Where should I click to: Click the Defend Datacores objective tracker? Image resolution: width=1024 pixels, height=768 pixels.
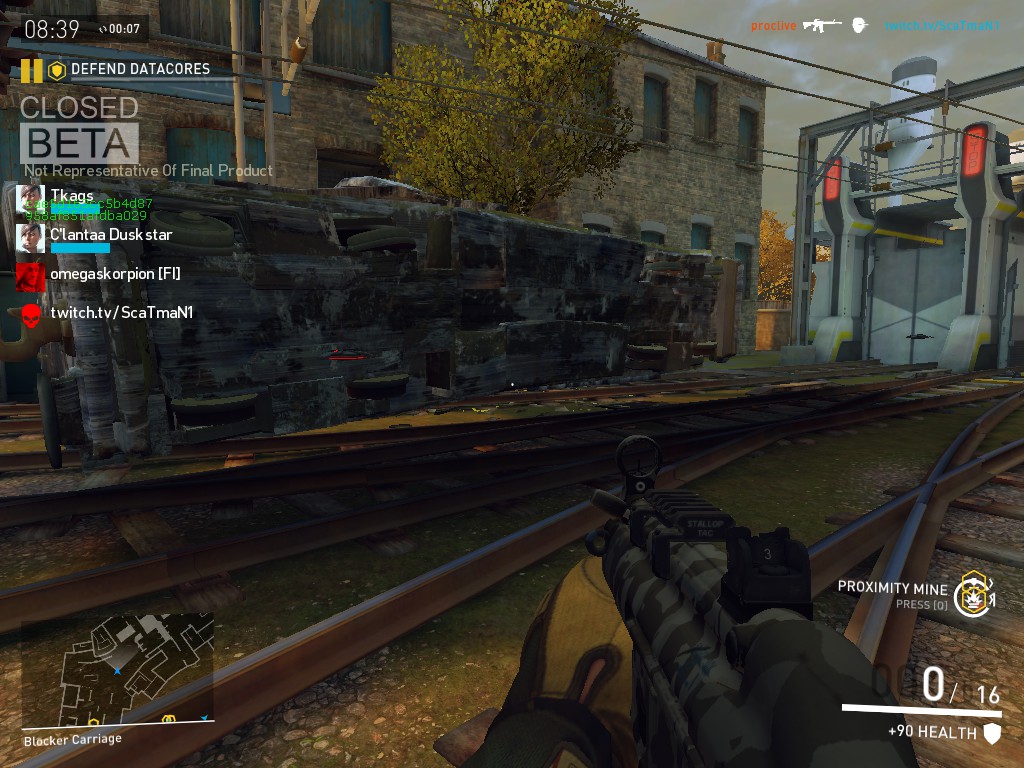click(139, 70)
